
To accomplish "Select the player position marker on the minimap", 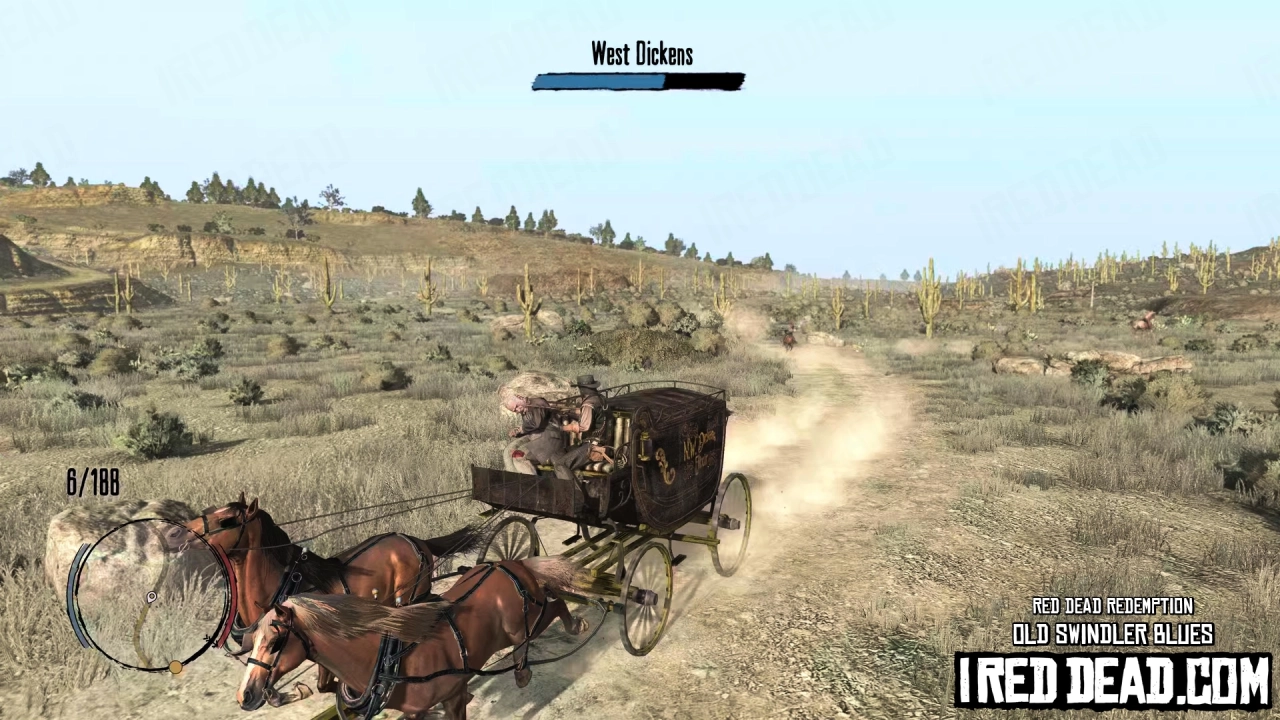I will [151, 598].
